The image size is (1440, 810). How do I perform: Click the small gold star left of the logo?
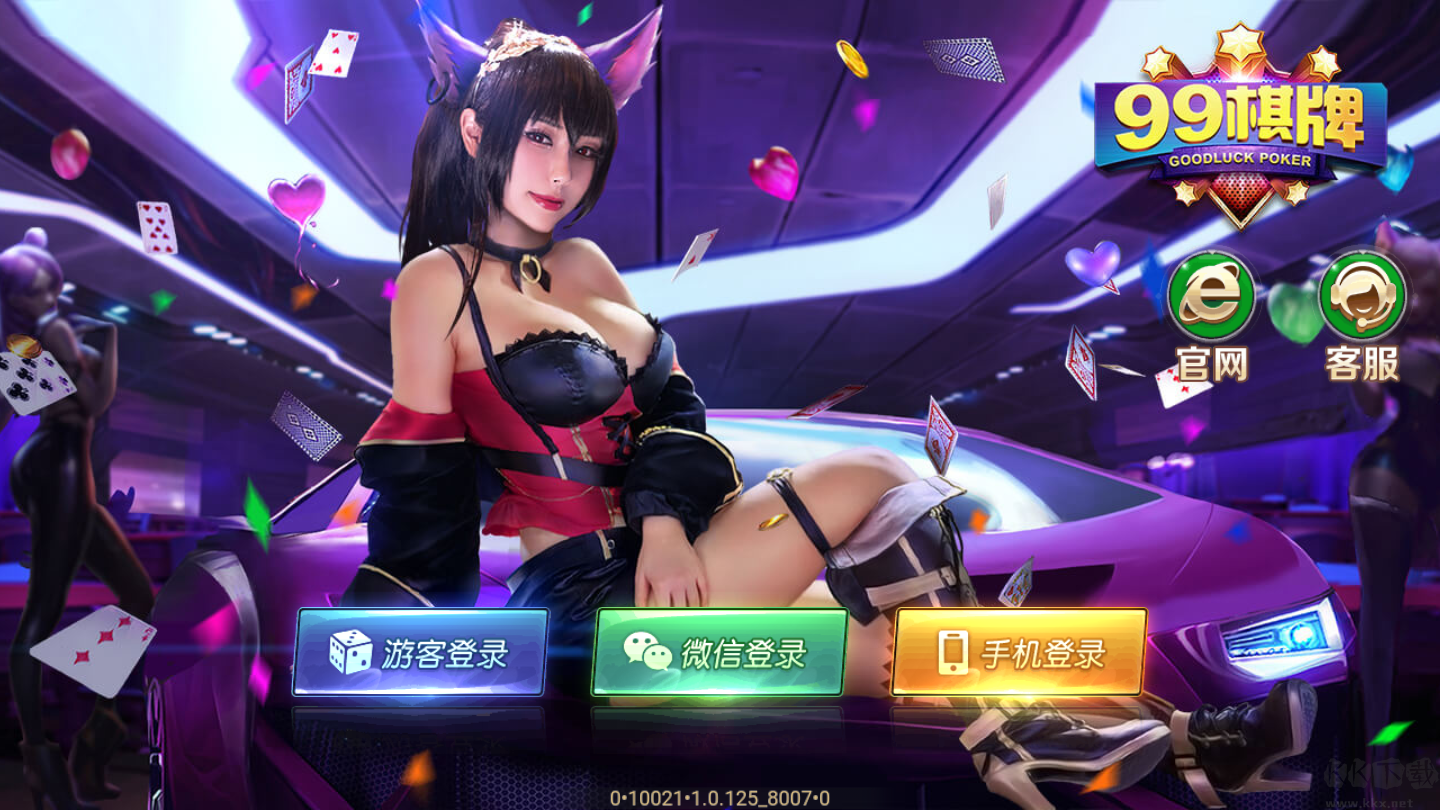click(x=1158, y=63)
